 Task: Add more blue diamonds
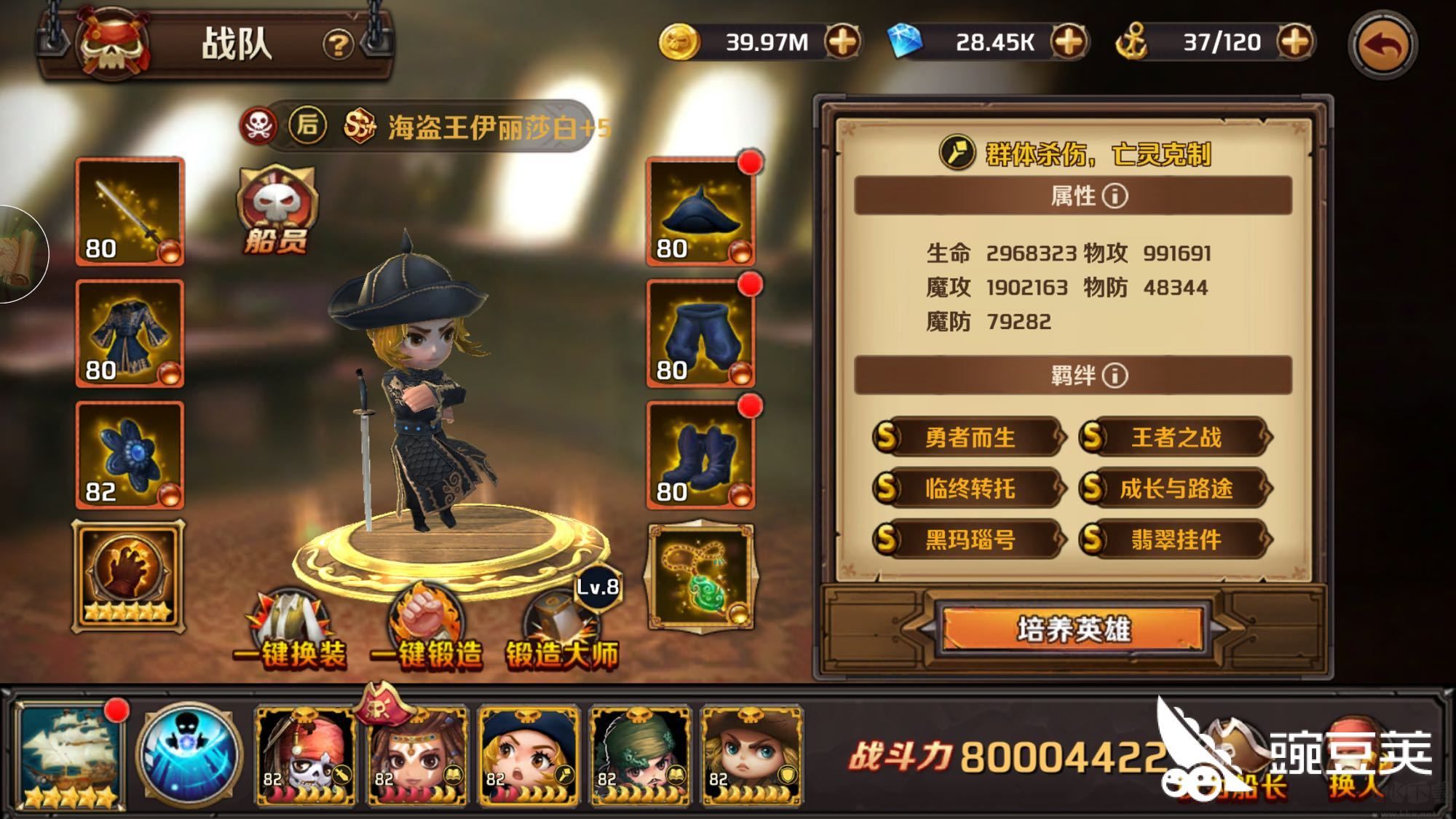(1069, 42)
